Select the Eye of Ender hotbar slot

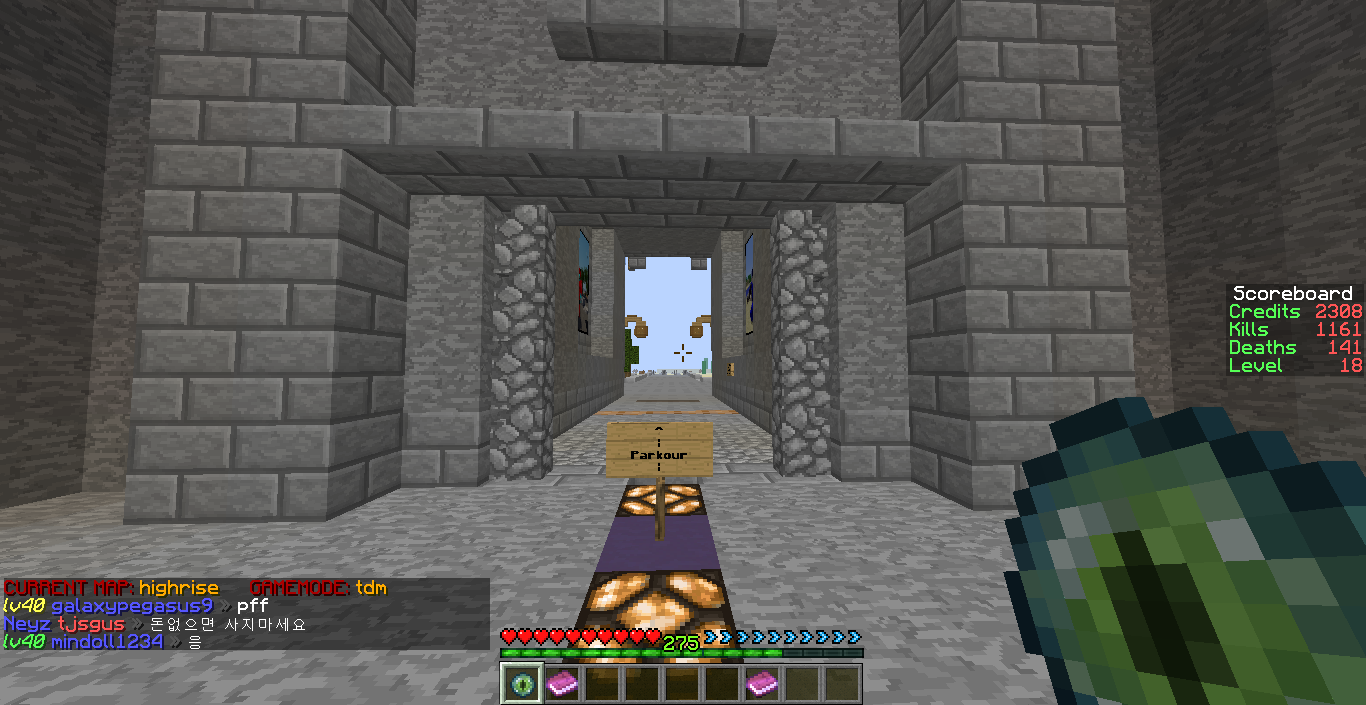pos(521,684)
